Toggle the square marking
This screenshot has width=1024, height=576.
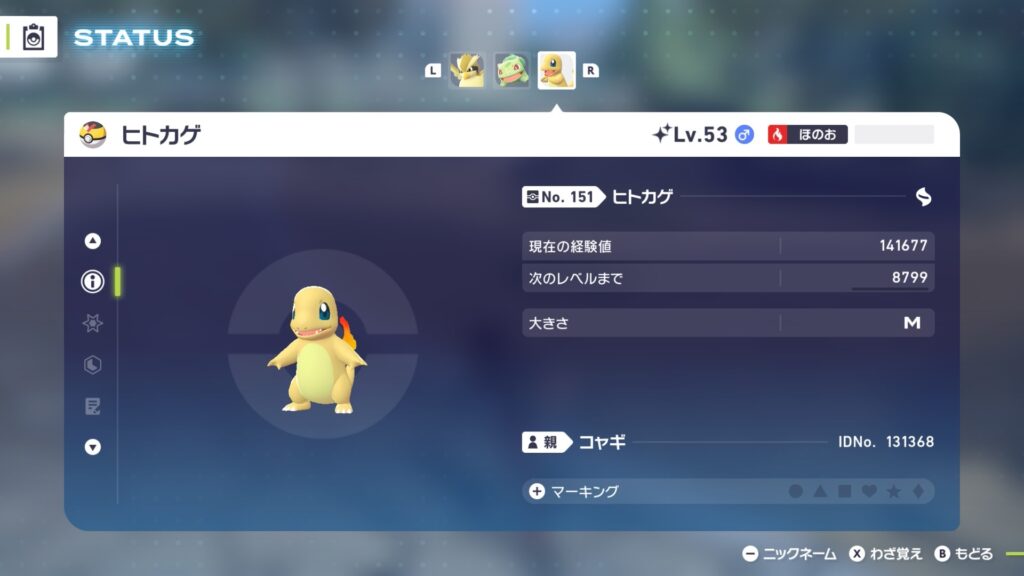pos(844,491)
